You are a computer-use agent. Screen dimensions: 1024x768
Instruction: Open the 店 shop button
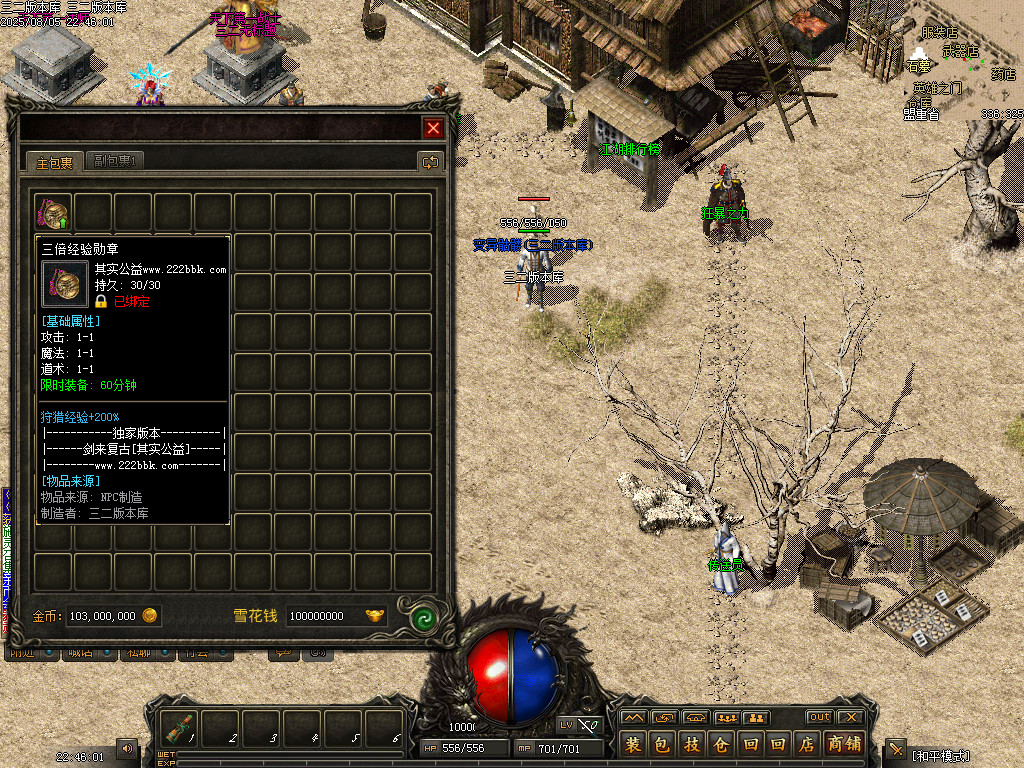click(808, 745)
